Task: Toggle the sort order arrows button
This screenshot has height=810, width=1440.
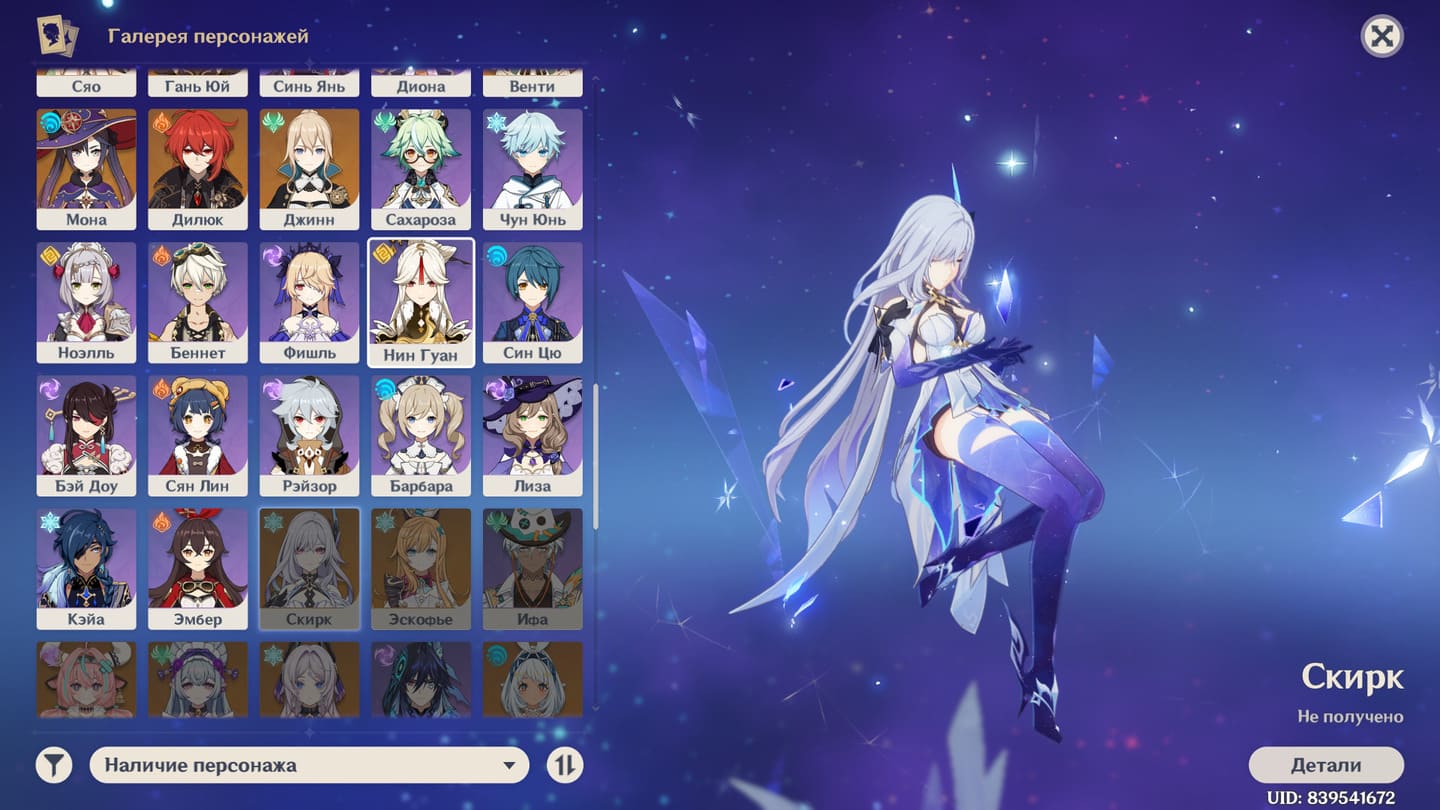Action: tap(565, 765)
